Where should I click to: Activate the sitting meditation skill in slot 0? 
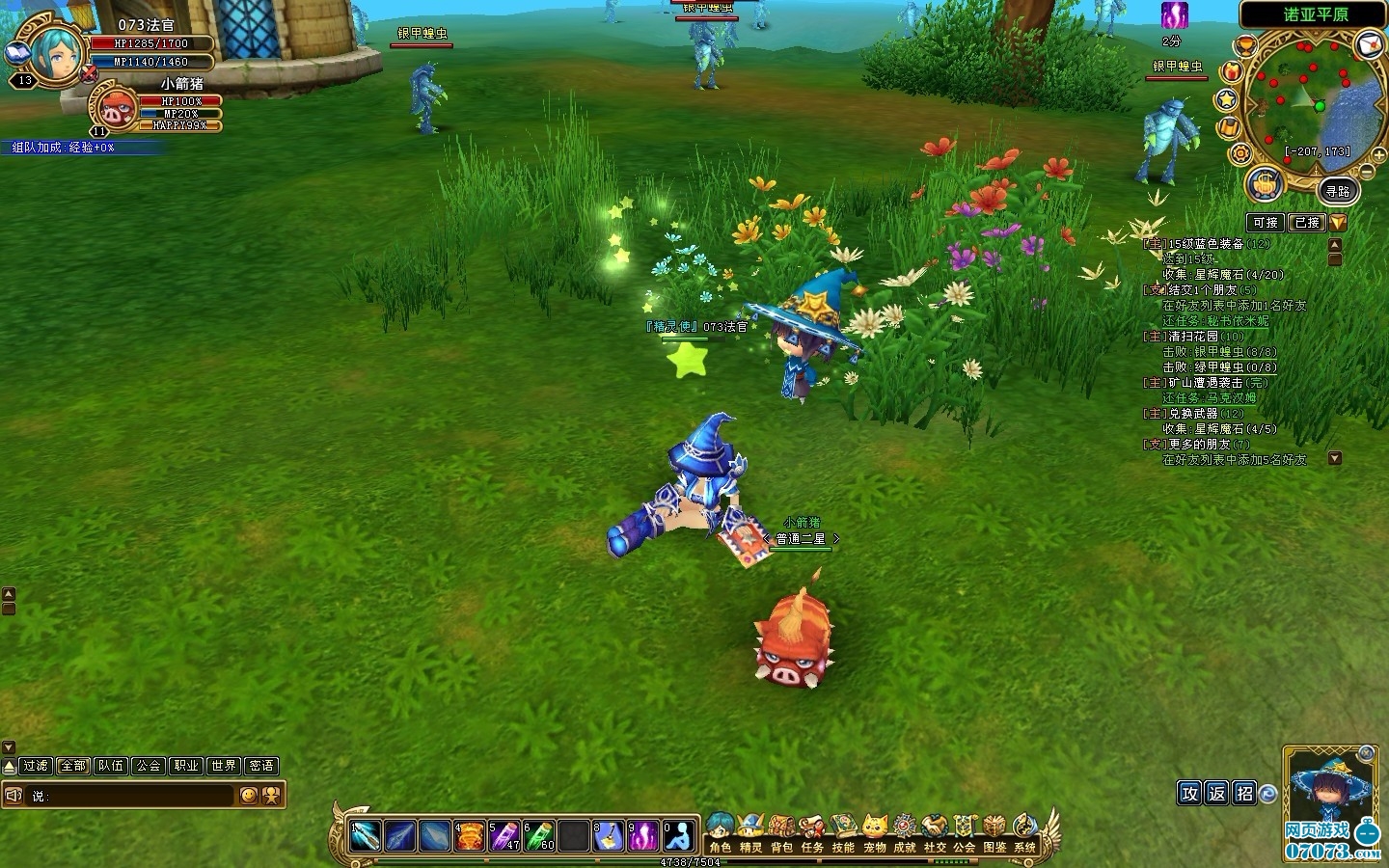point(680,835)
